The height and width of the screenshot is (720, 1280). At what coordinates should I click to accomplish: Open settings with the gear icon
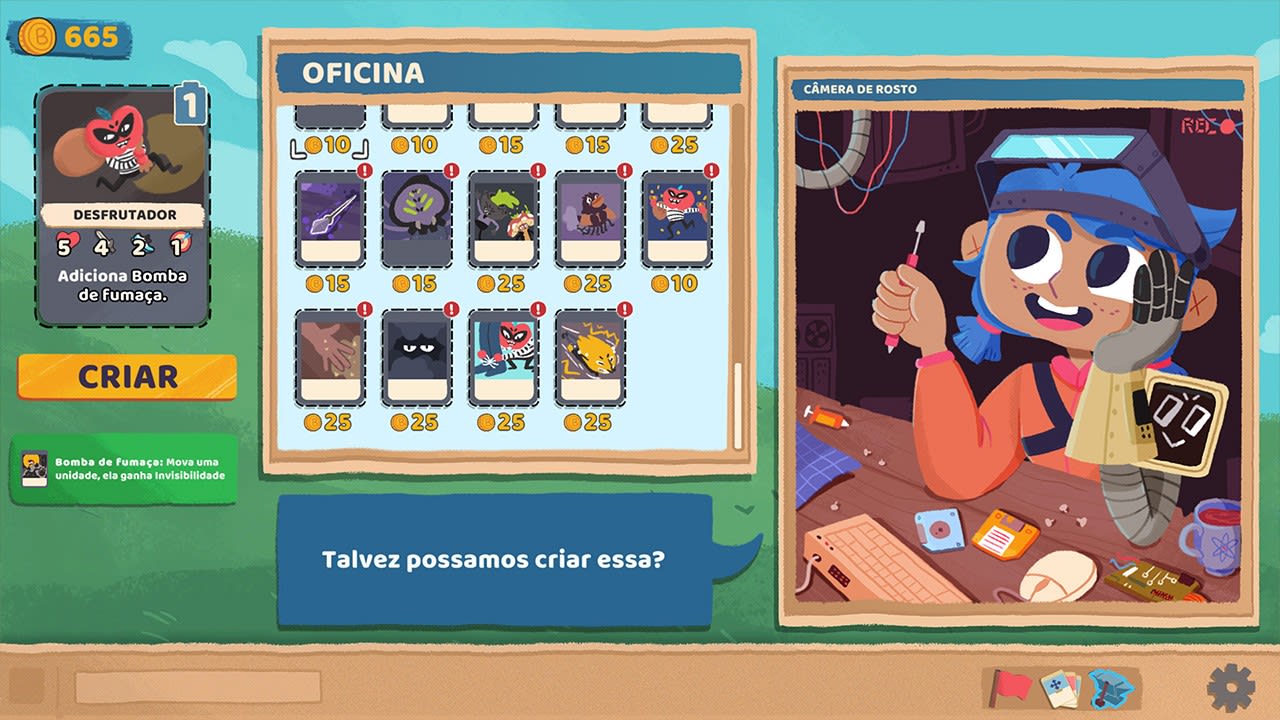[x=1232, y=688]
